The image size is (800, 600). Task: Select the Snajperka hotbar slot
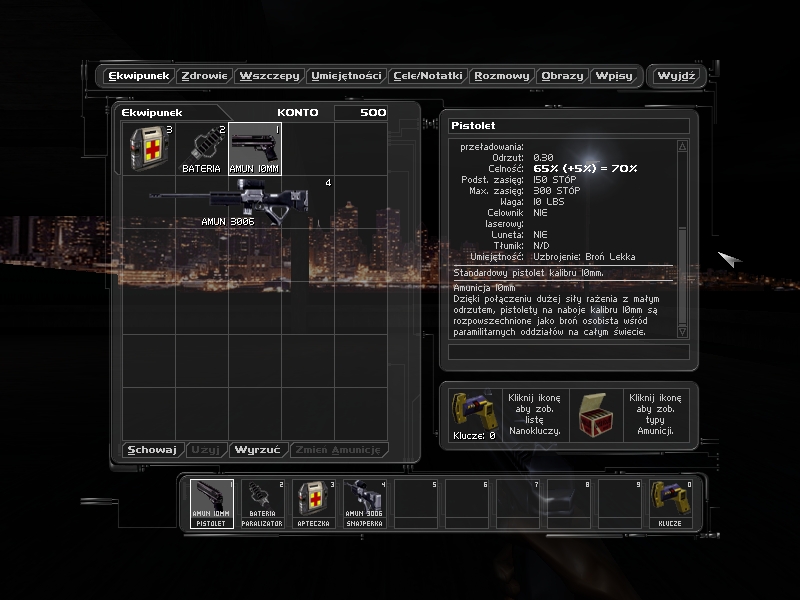tap(364, 504)
